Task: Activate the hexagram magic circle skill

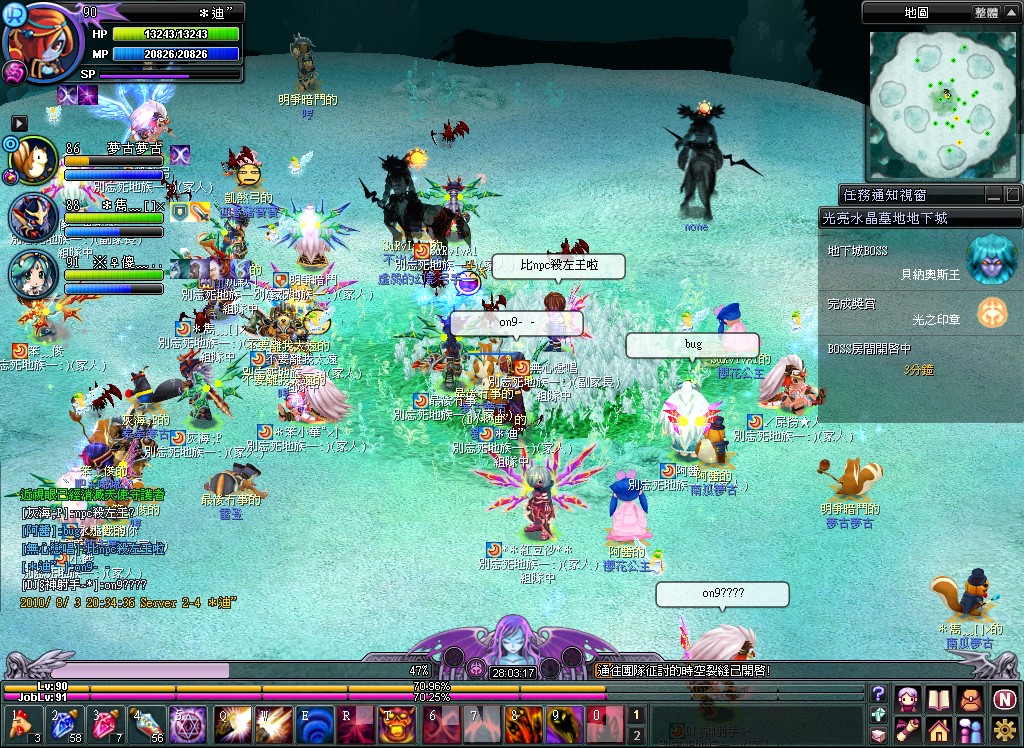Action: pyautogui.click(x=186, y=722)
